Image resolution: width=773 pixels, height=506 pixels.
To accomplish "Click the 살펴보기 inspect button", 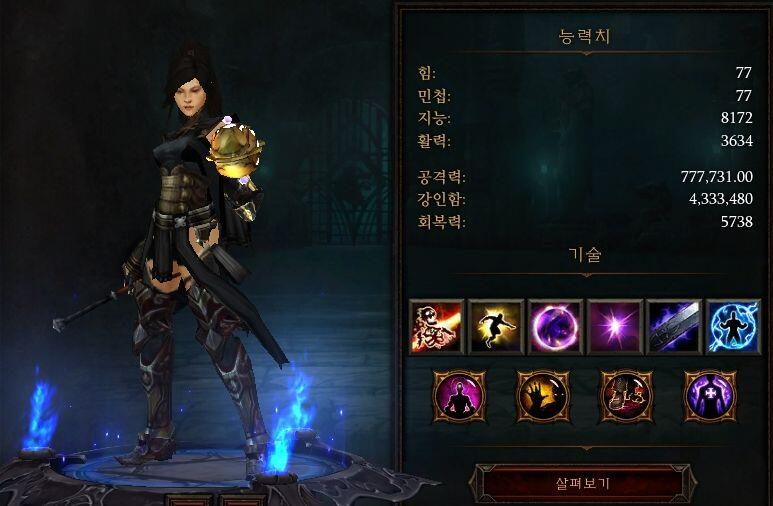I will tap(583, 484).
